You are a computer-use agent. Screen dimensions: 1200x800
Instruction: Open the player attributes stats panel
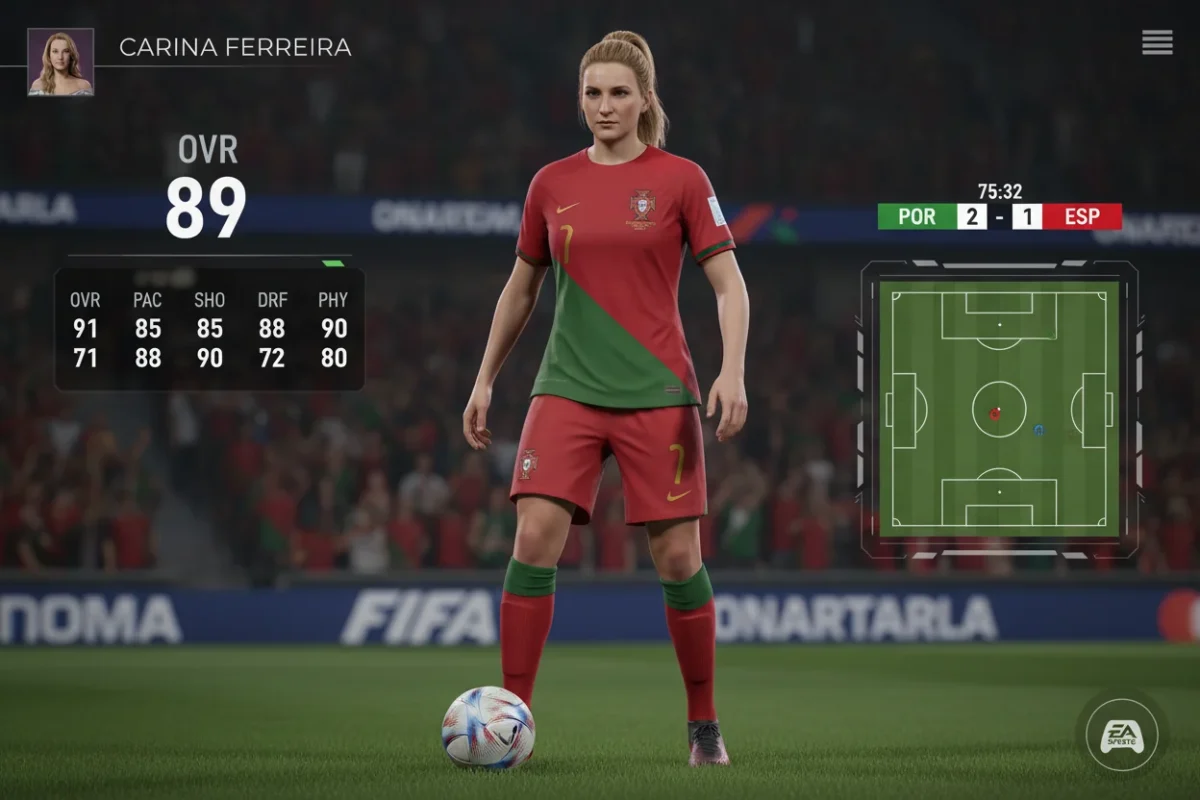click(209, 329)
